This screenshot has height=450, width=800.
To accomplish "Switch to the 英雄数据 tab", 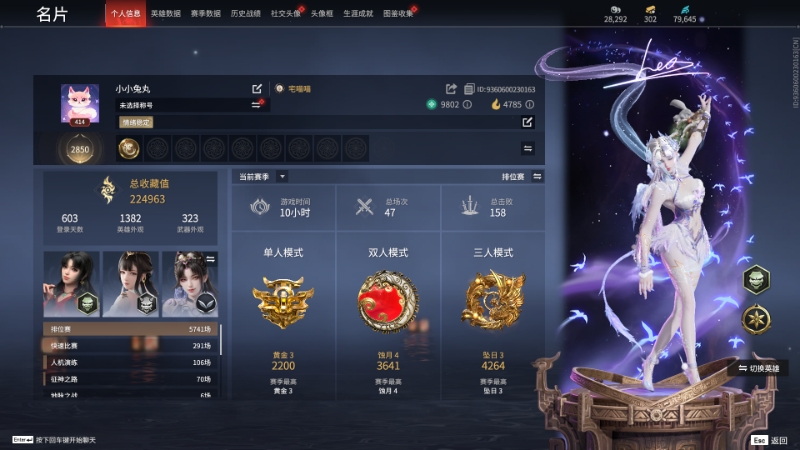I will pos(166,14).
